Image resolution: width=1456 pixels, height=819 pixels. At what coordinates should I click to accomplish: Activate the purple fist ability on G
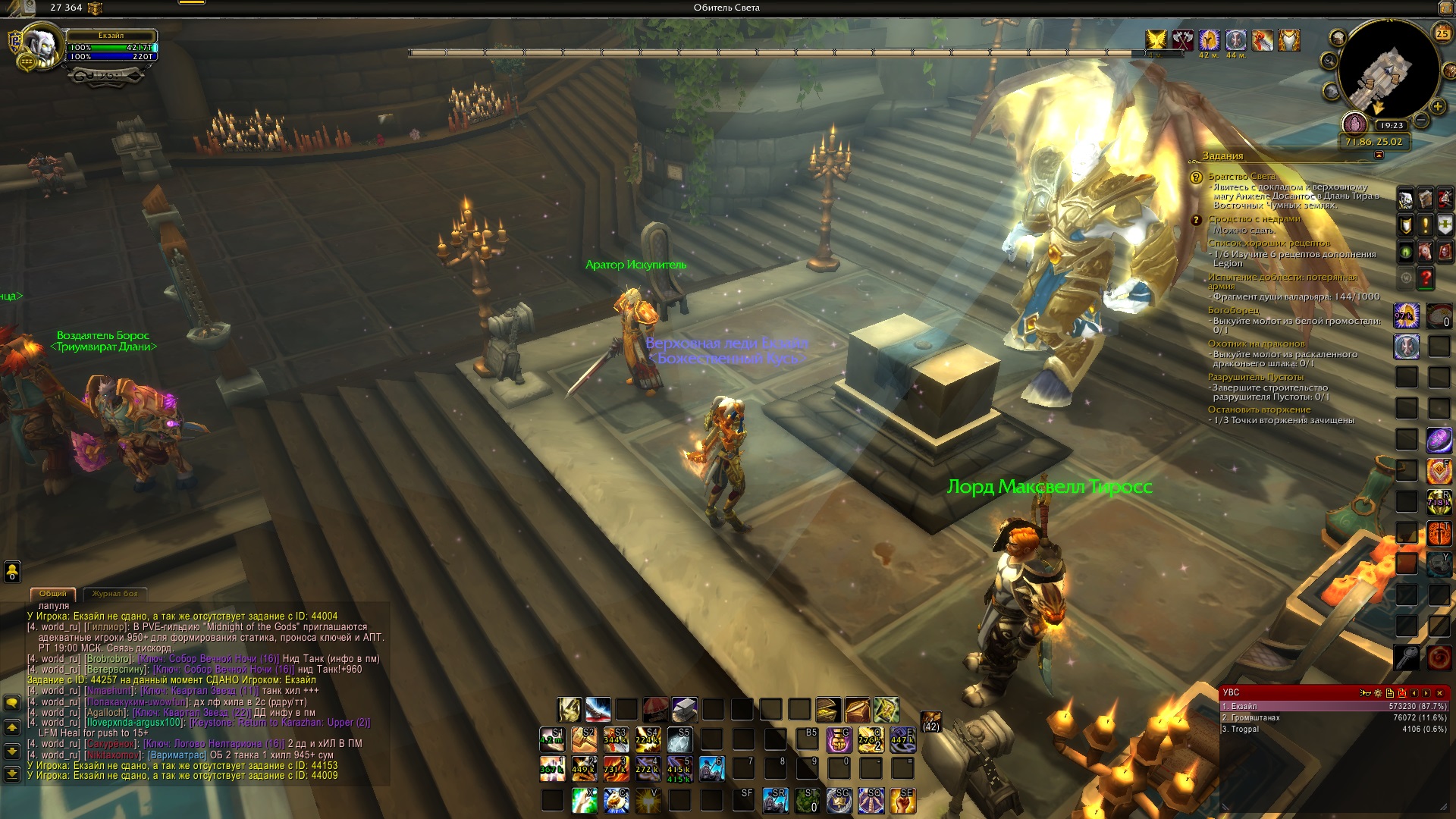839,740
